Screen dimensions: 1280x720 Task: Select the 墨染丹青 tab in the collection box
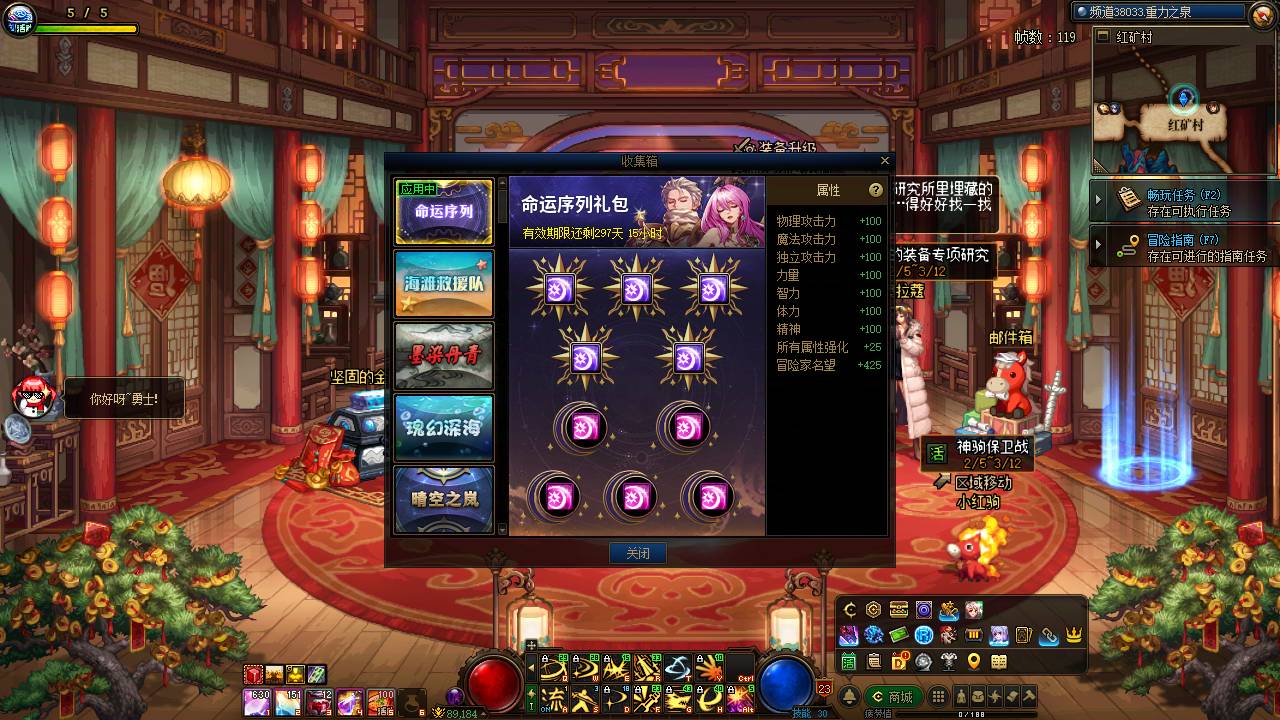point(443,355)
